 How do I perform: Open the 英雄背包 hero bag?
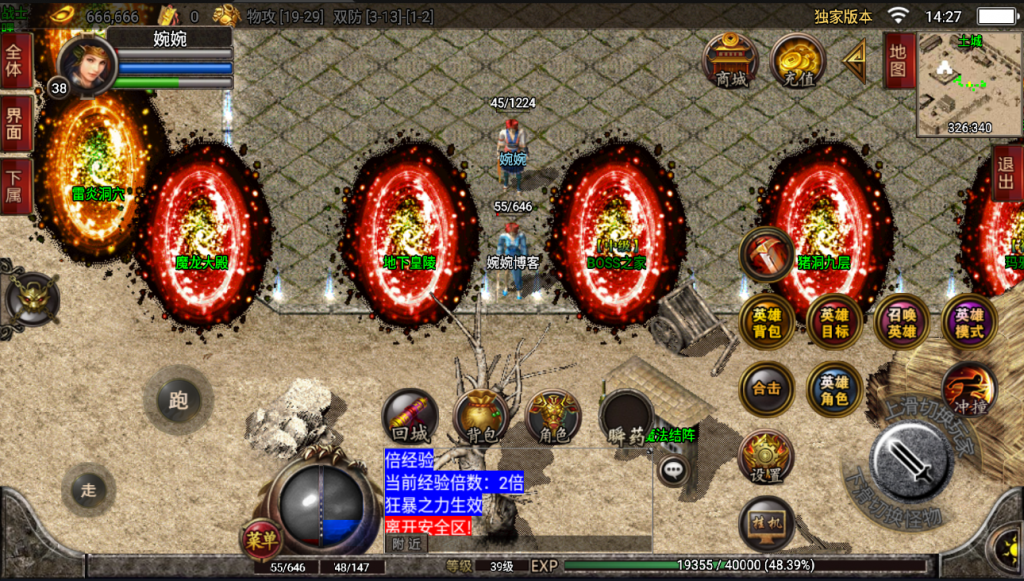[x=767, y=322]
